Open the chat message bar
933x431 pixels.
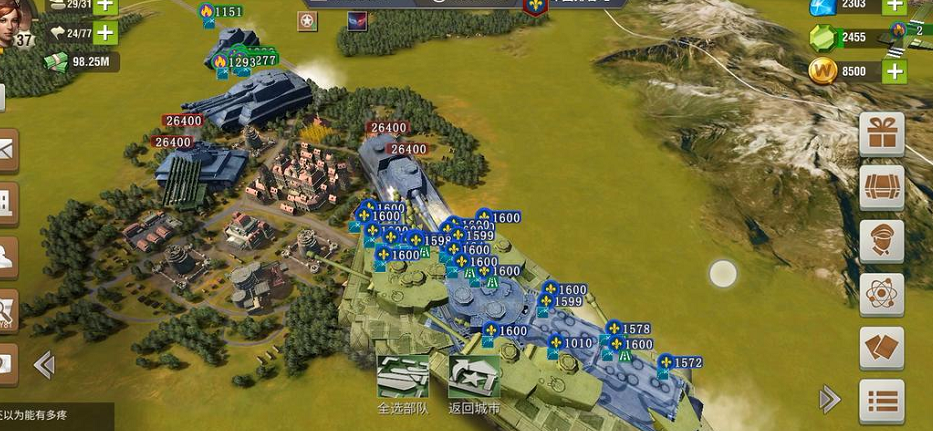(50, 416)
